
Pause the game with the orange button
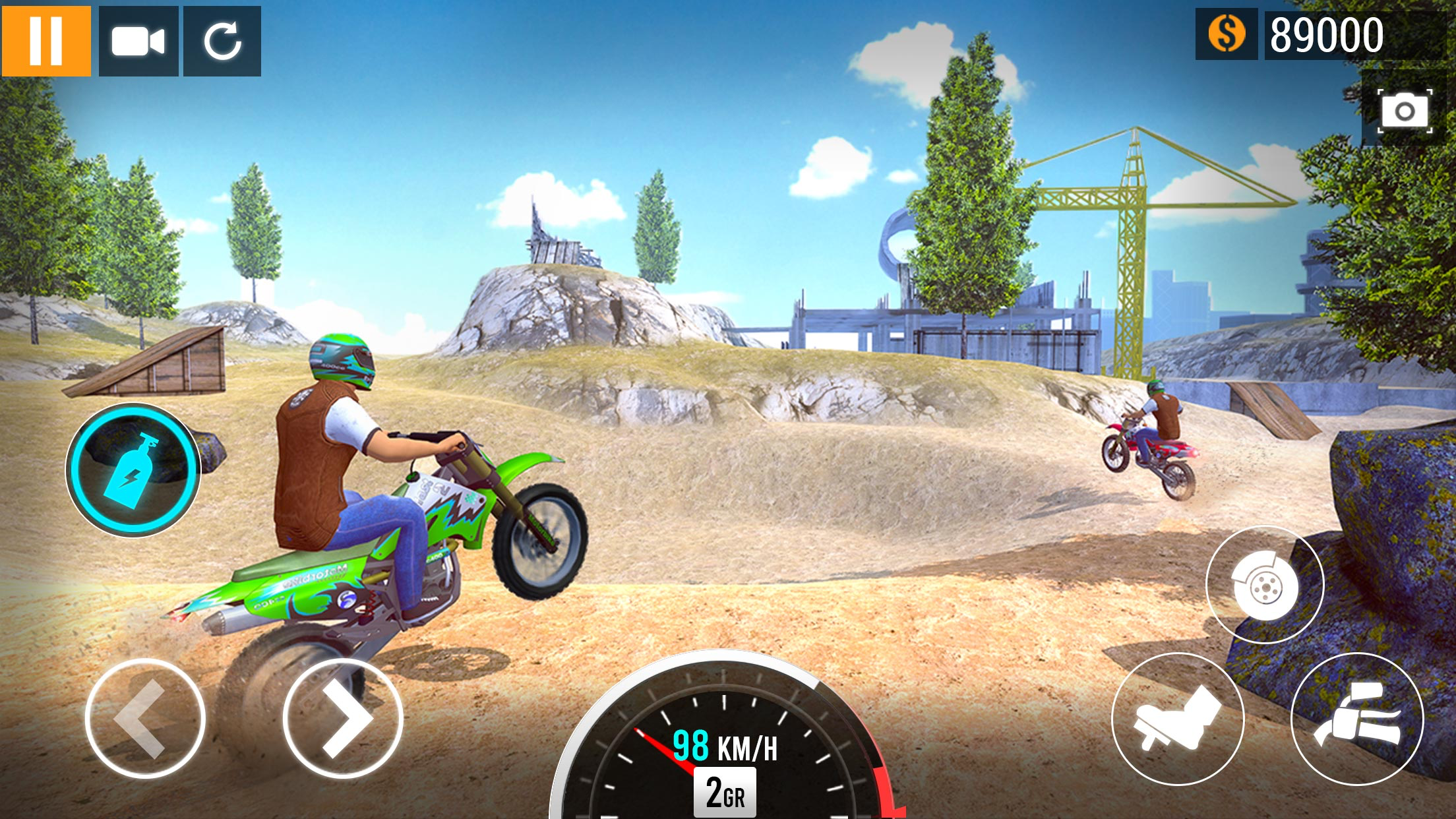(x=46, y=41)
